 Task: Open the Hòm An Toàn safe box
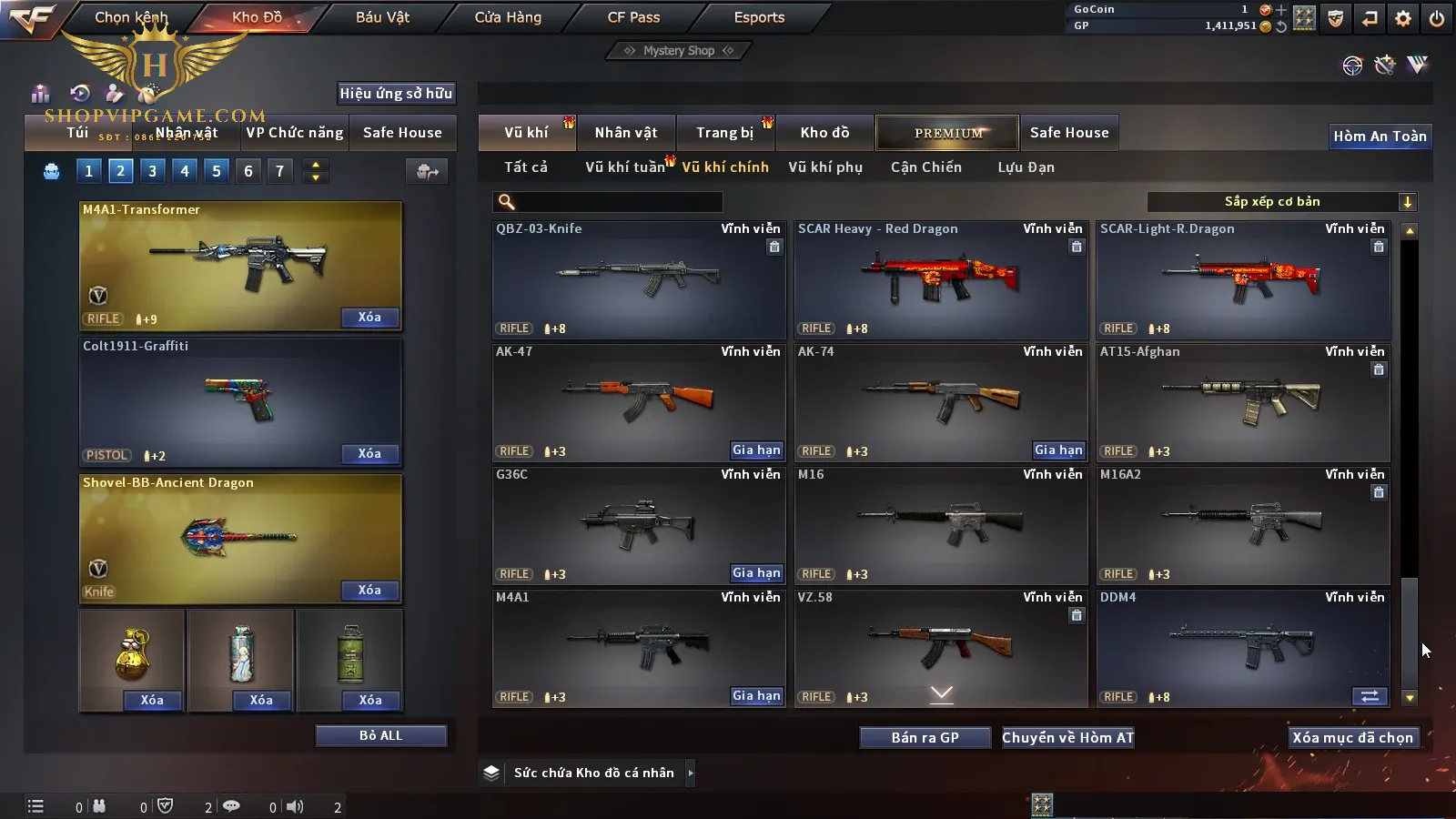(1380, 136)
